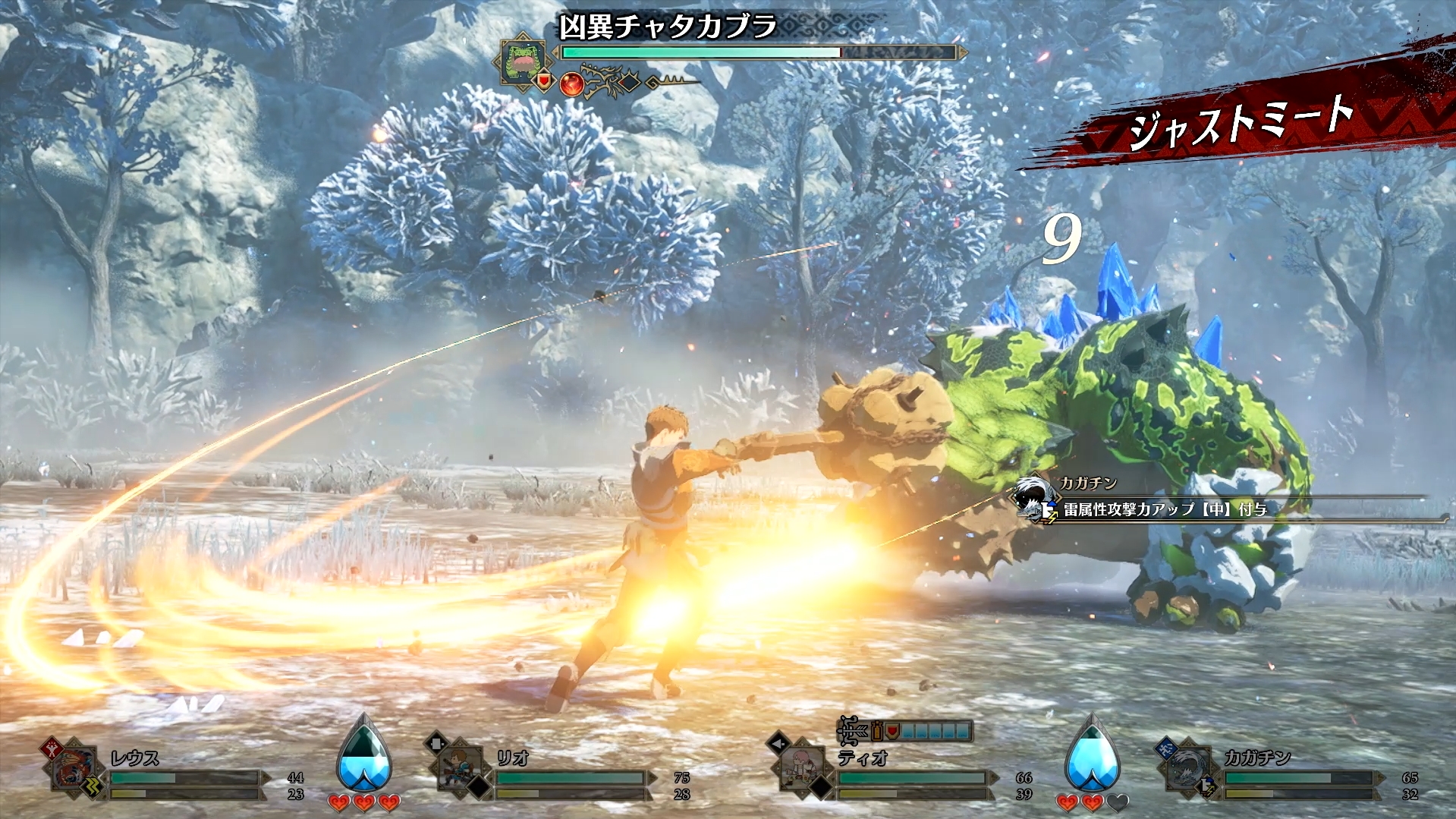Viewport: 1456px width, 819px height.
Task: Select the 凶異チャタカブラ enemy portrait icon
Action: [x=524, y=60]
